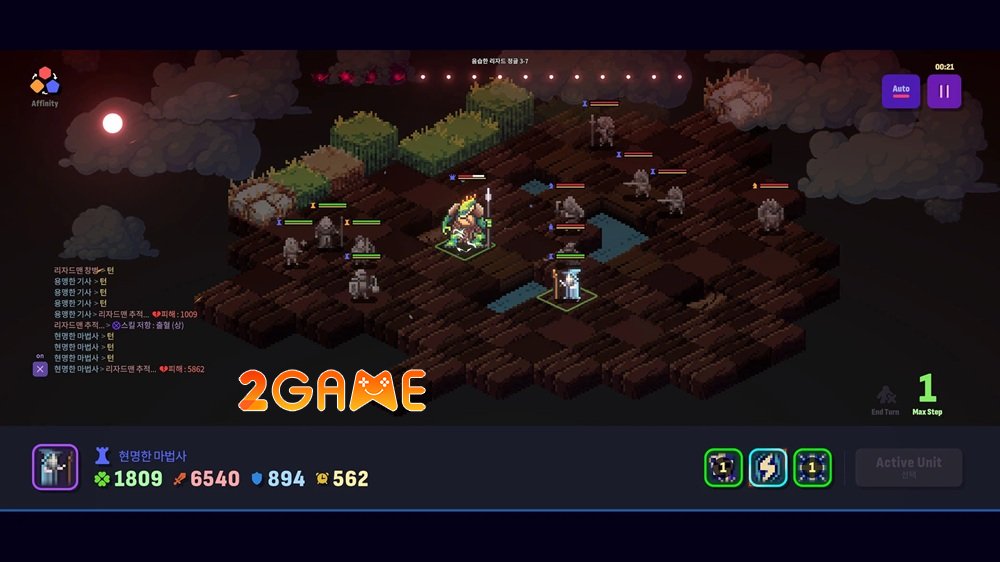Pause the battle
The height and width of the screenshot is (562, 1000).
pos(944,91)
